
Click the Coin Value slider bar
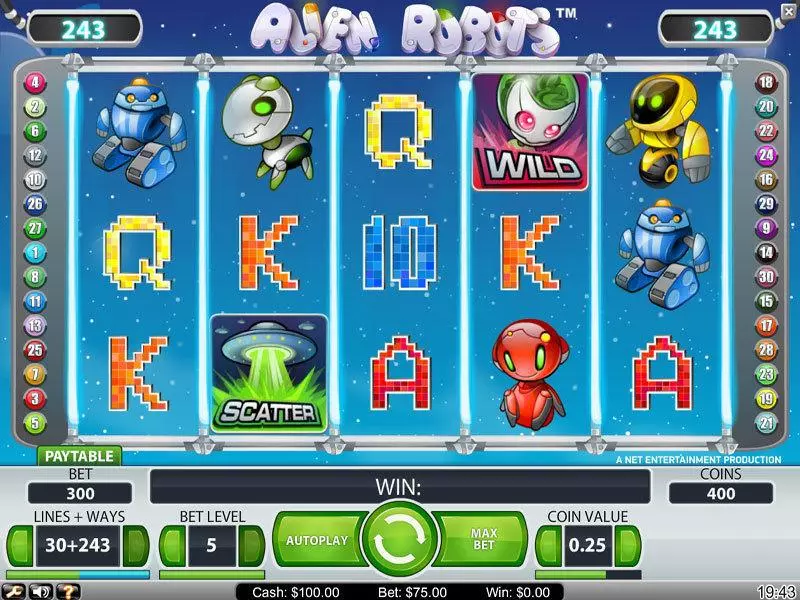[589, 575]
